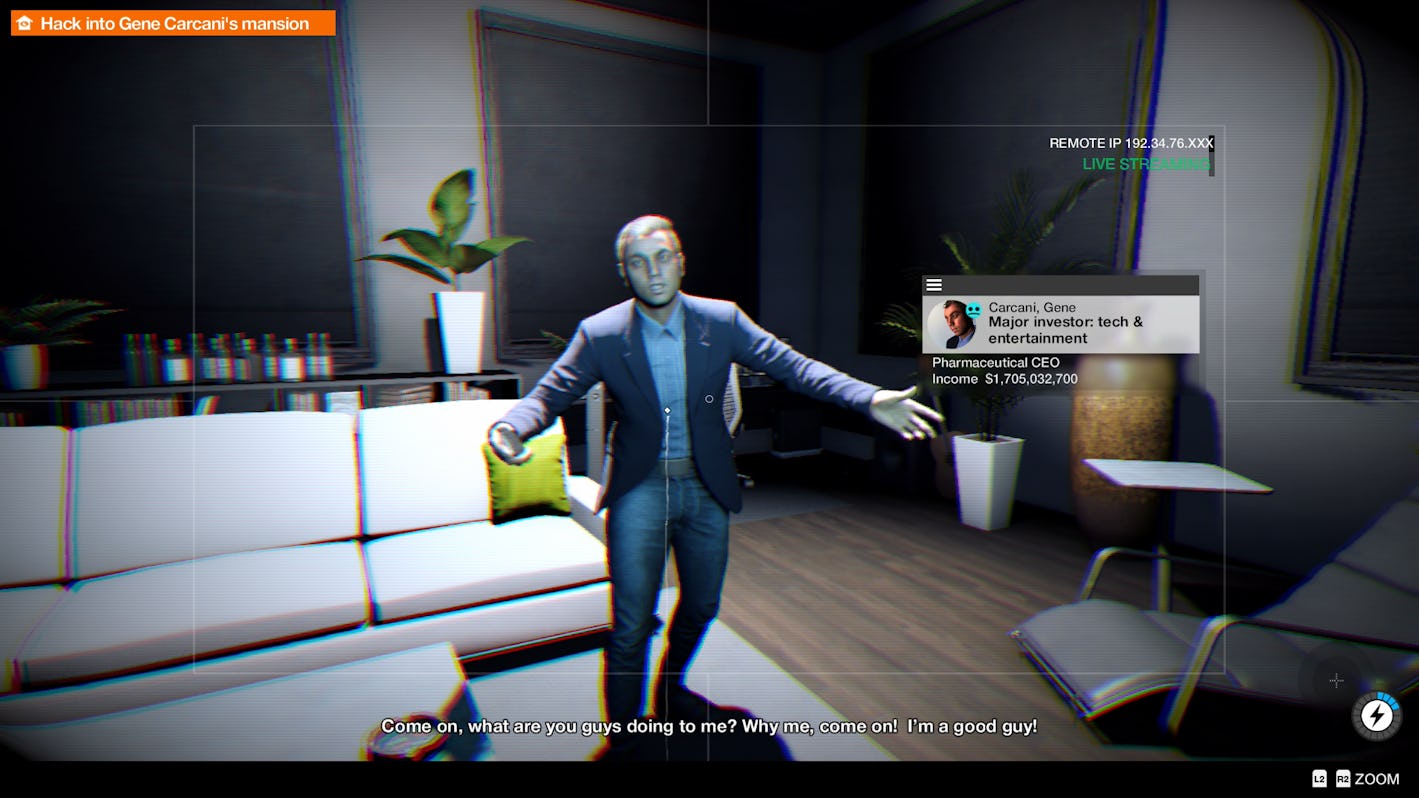Click the REMOTE IP 192.34.76.XXX readout
The width and height of the screenshot is (1419, 798).
1130,142
